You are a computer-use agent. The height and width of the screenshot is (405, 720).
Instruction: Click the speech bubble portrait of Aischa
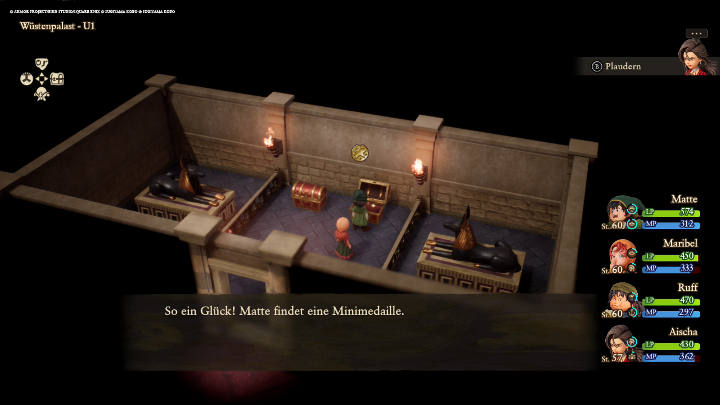[696, 56]
